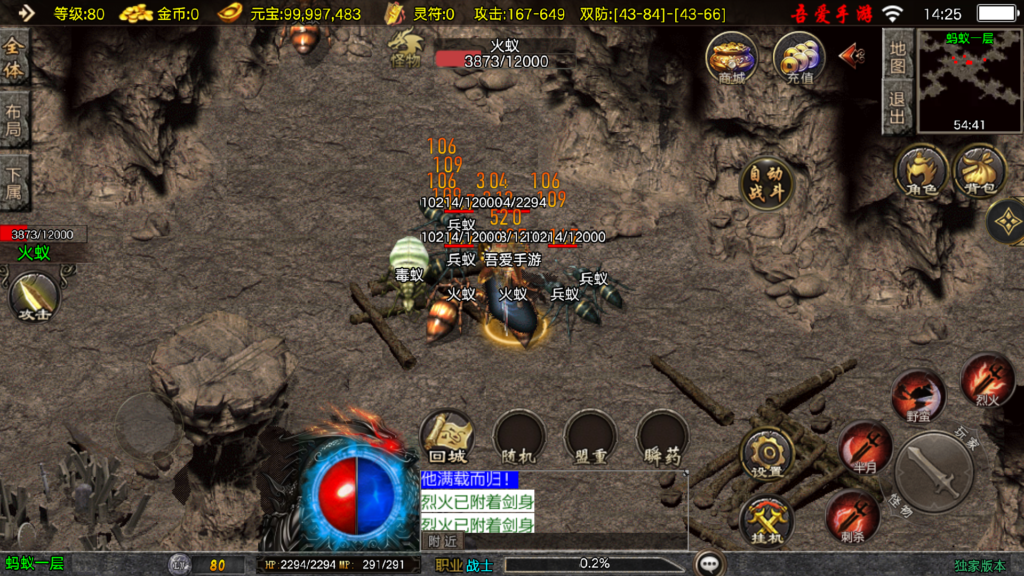Open the chat speech bubble
Viewport: 1024px width, 576px height.
point(711,564)
